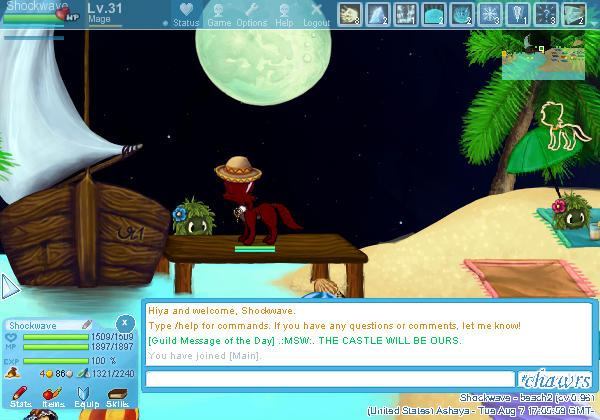Open the Status menu

pyautogui.click(x=186, y=13)
